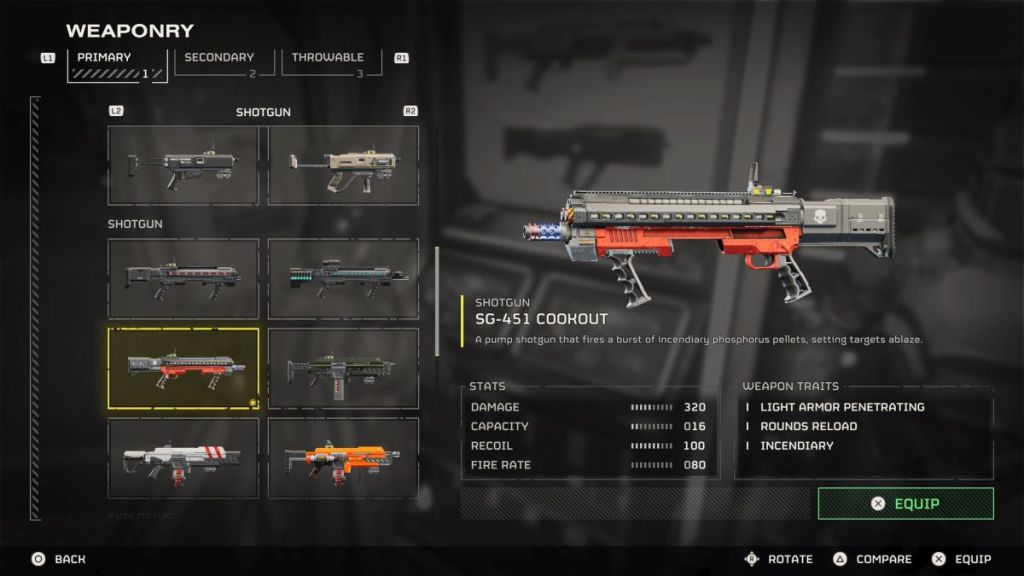Switch to the Throwable tab
This screenshot has width=1024, height=576.
tap(329, 63)
